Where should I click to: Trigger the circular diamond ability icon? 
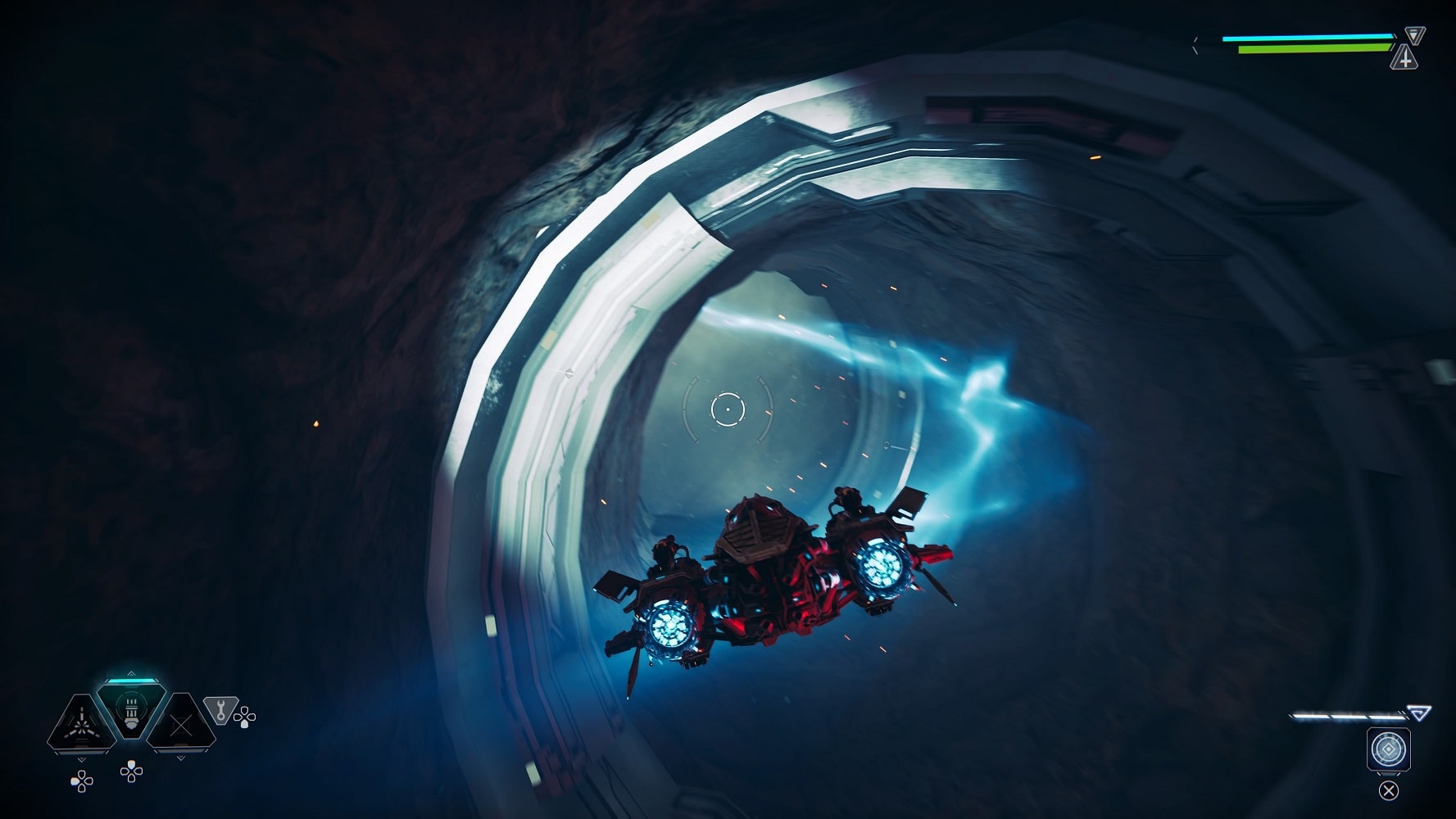click(x=1388, y=749)
